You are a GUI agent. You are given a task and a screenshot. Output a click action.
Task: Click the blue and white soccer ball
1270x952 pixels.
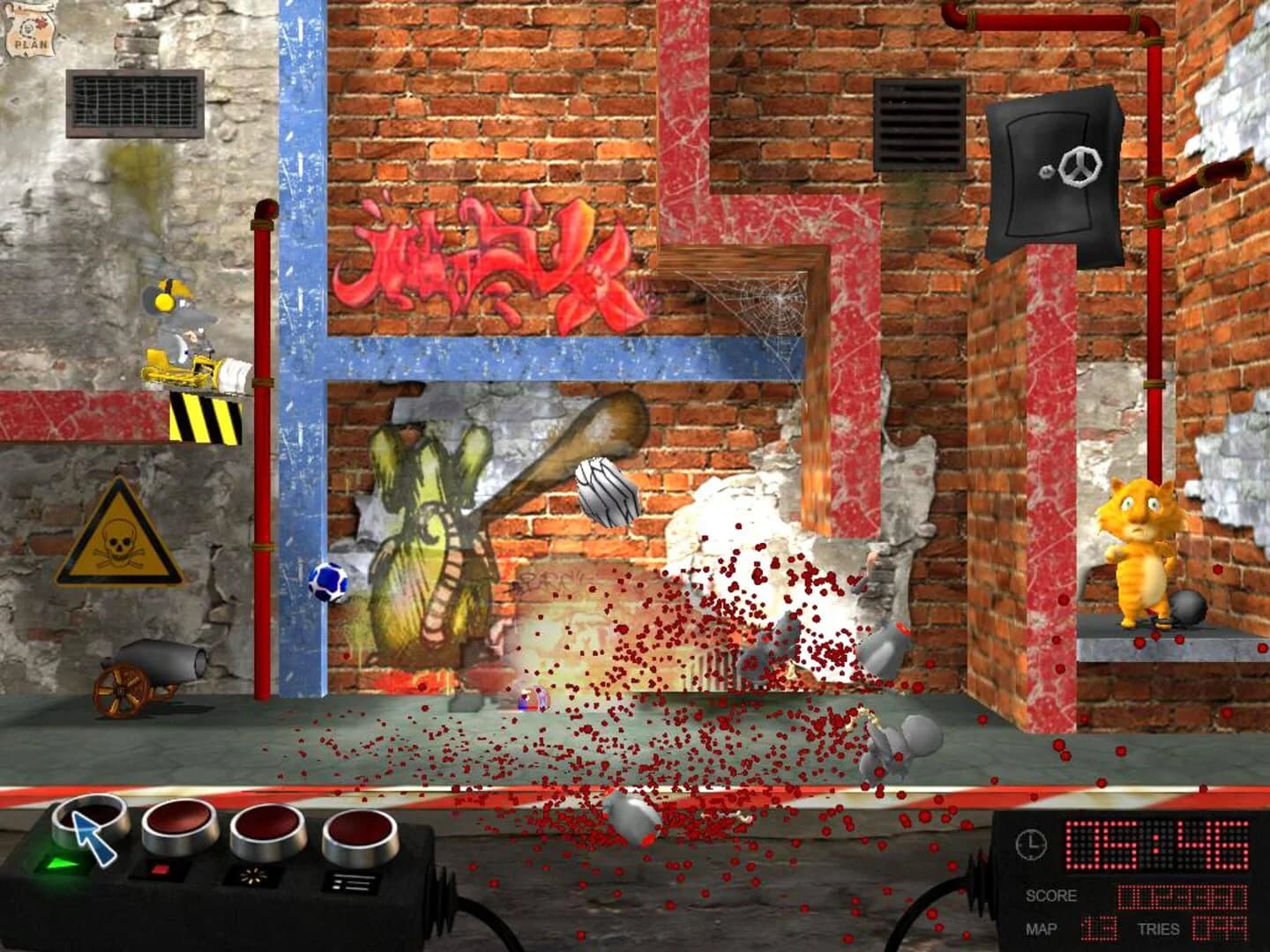click(x=327, y=581)
